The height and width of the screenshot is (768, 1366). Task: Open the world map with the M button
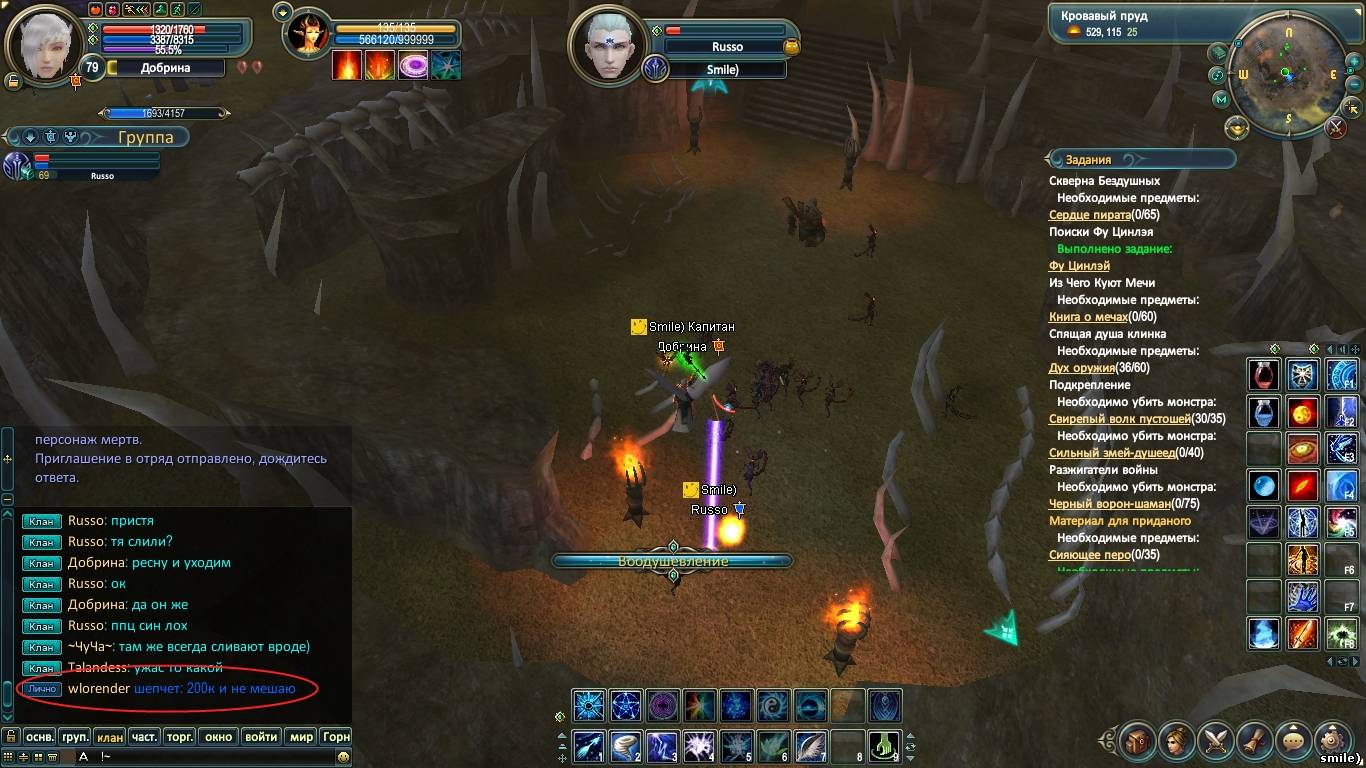(1221, 99)
